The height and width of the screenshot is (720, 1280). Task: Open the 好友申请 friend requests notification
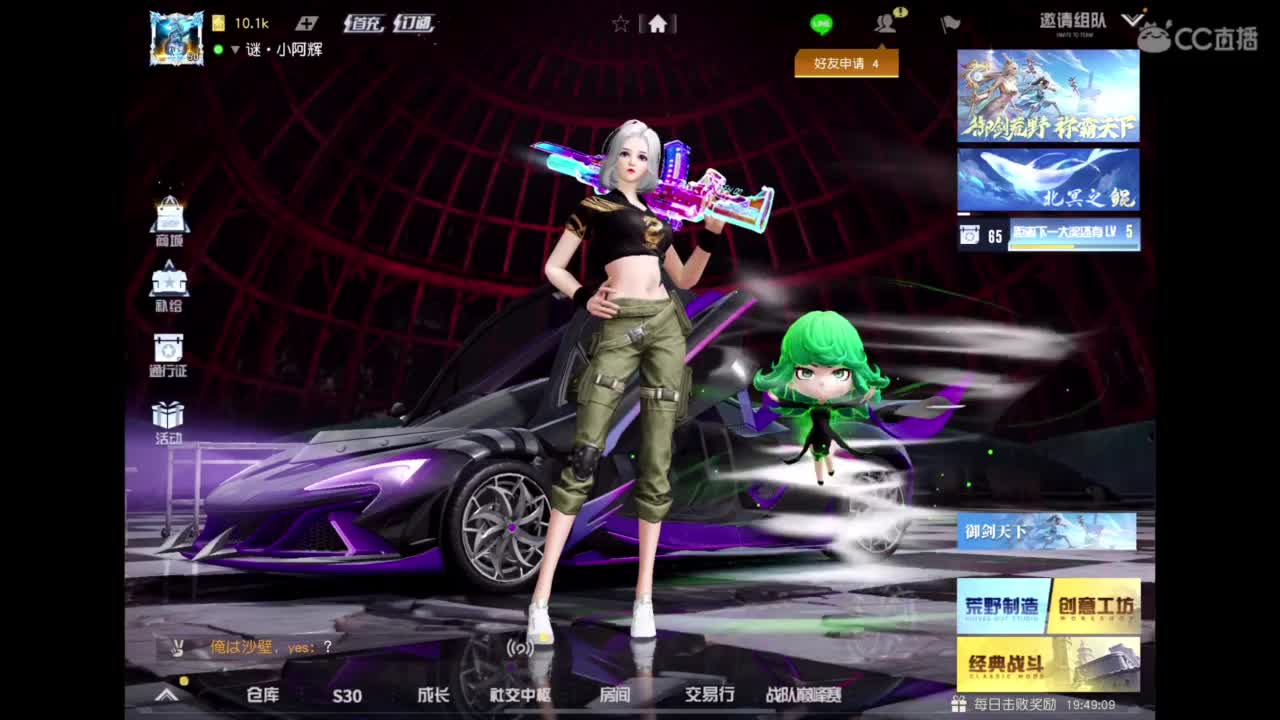click(x=845, y=63)
